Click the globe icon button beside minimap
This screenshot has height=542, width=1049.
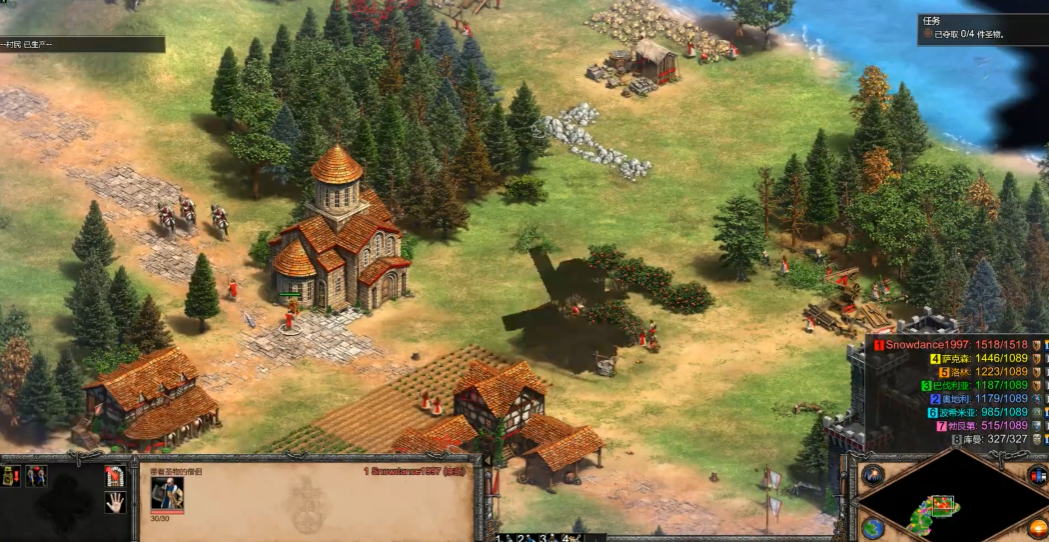[x=873, y=528]
